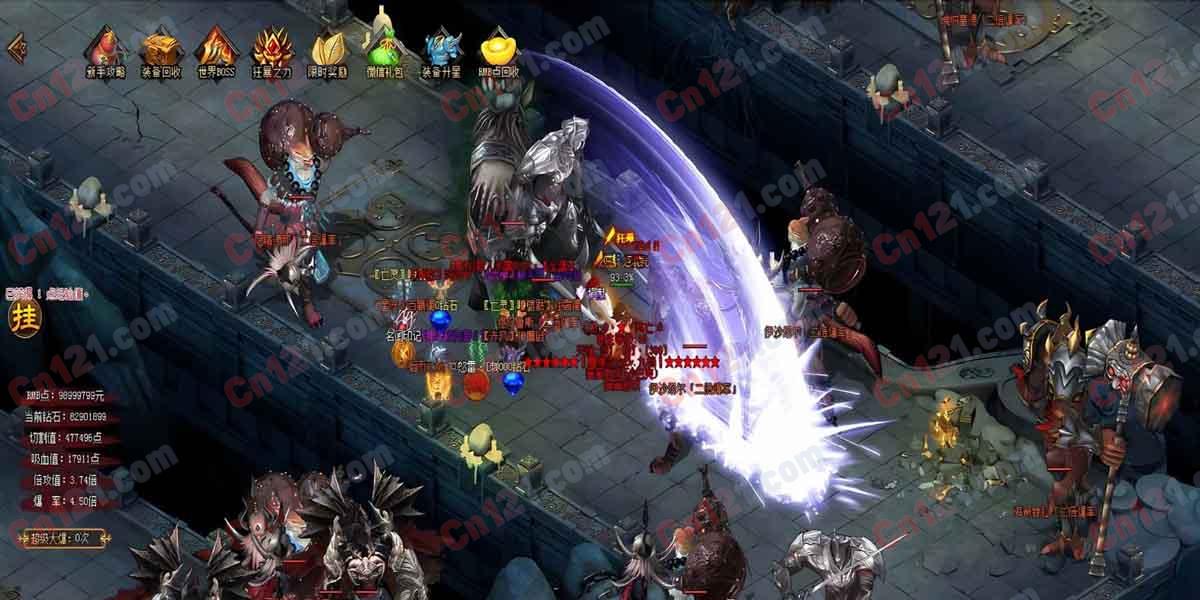Collapse the top icon bar with the arrow

pos(16,48)
